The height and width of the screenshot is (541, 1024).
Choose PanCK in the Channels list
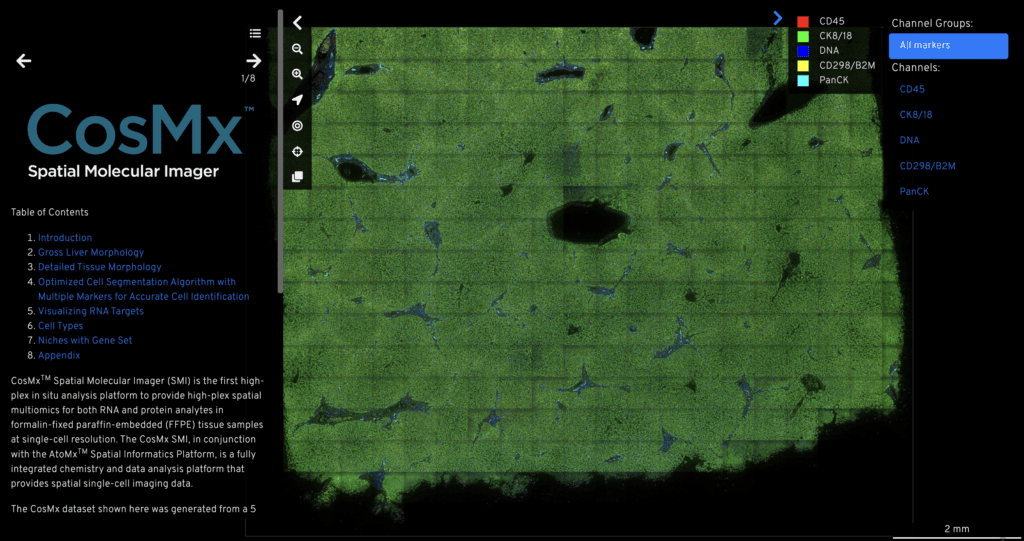point(914,191)
